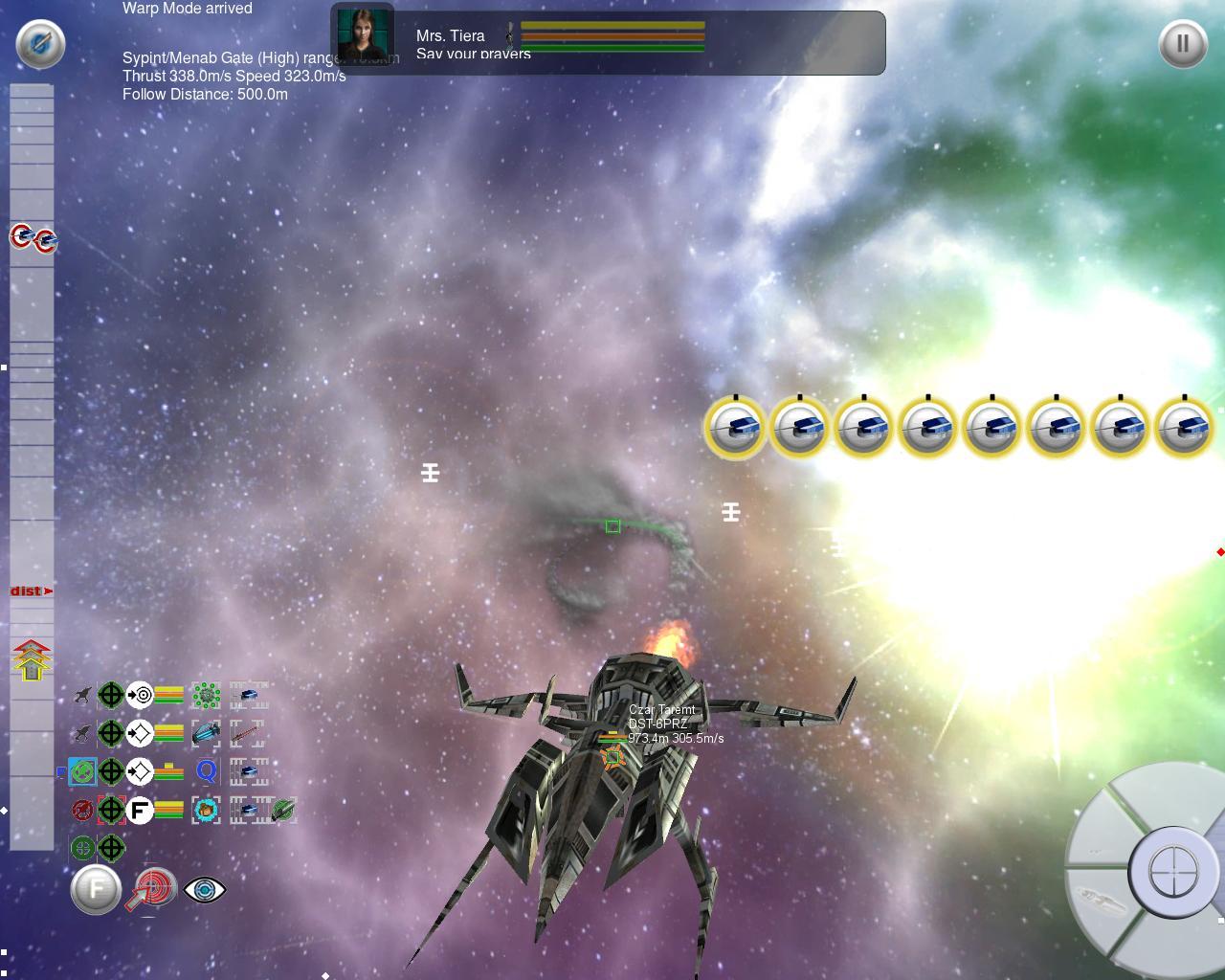Click the red ship silhouette icon
Screen dimensions: 1225x980
click(82, 811)
